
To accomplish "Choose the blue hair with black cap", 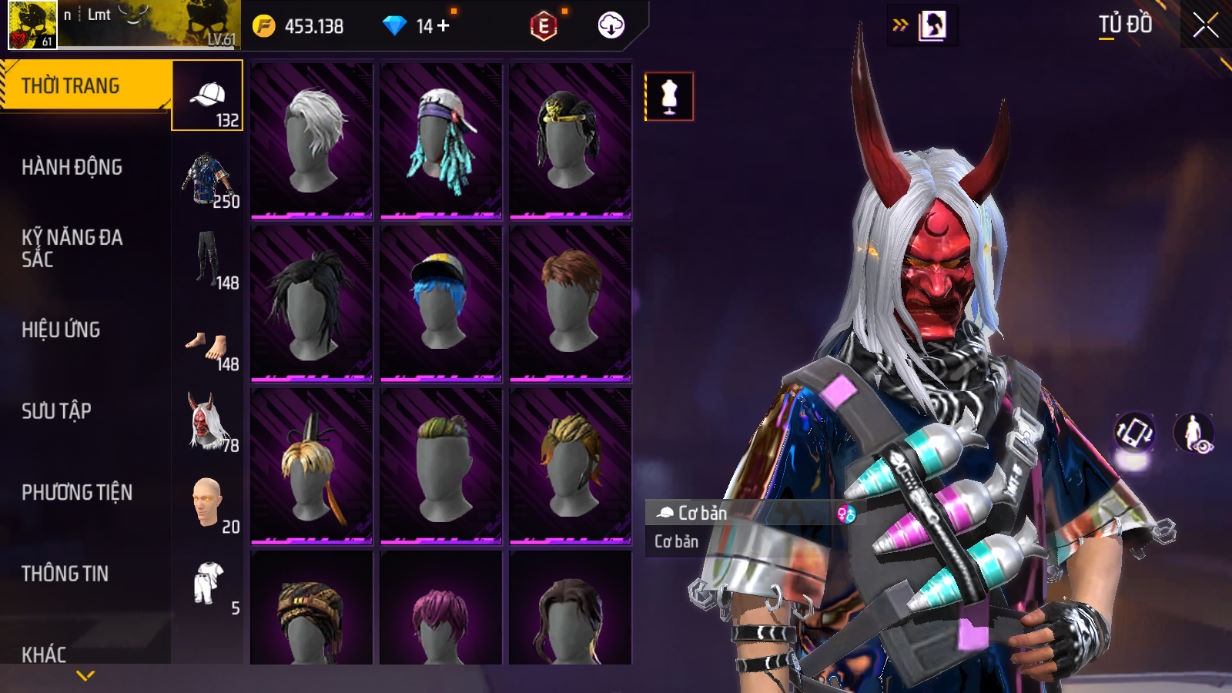I will point(441,302).
